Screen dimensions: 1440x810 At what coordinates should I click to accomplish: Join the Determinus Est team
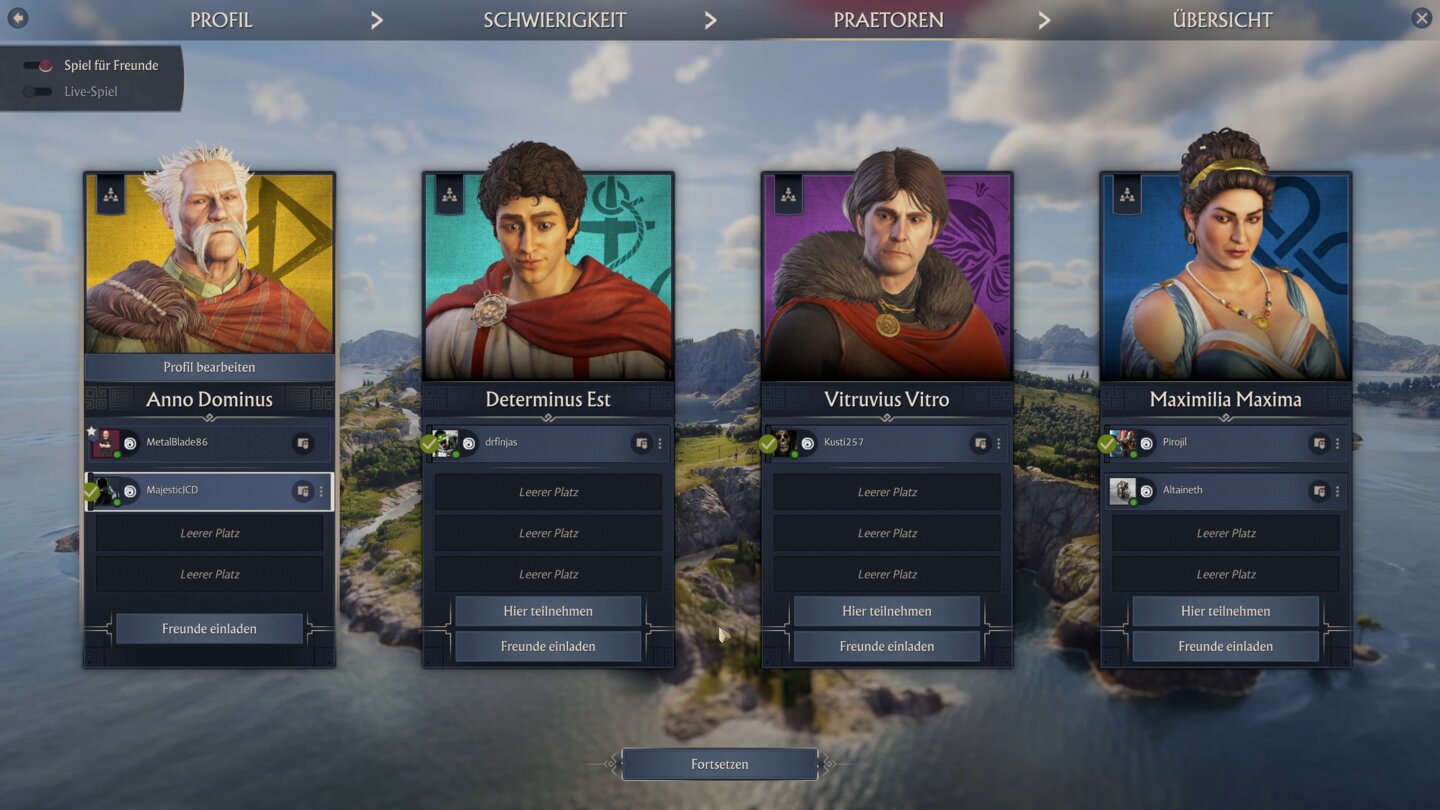[x=548, y=611]
